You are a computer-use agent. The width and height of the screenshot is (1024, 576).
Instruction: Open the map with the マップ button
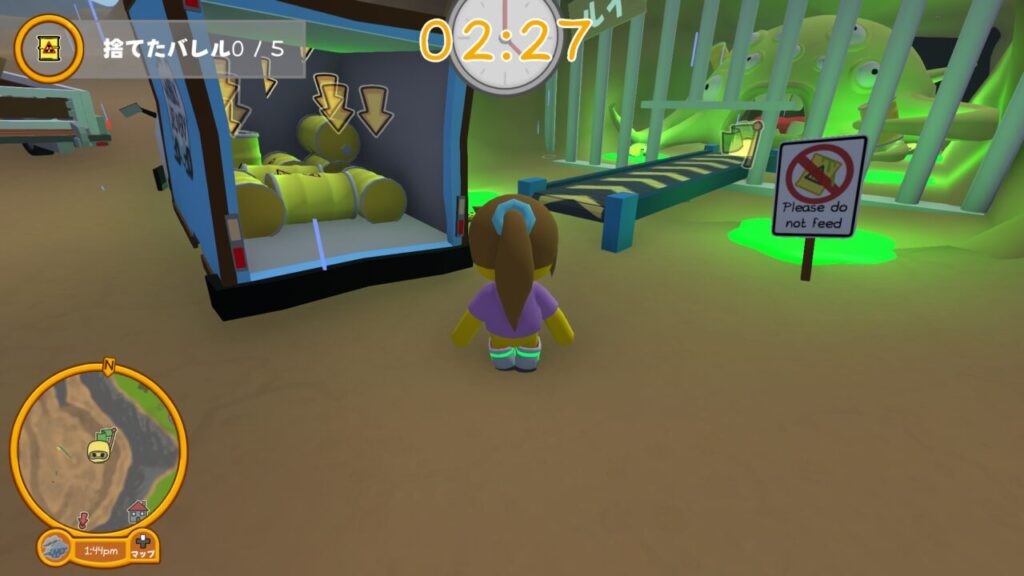pyautogui.click(x=143, y=547)
